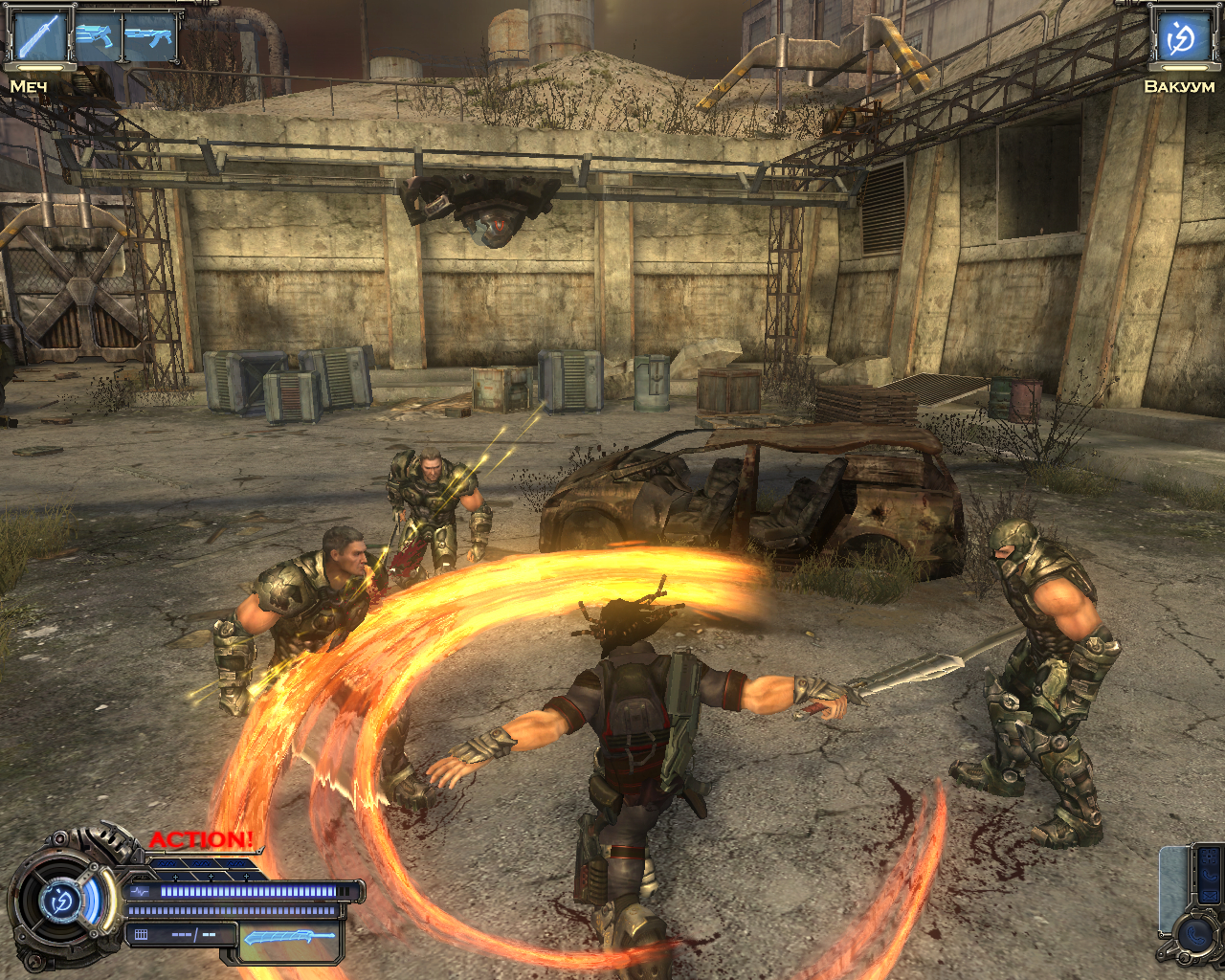This screenshot has width=1225, height=980.
Task: Activate the Вакуум ability icon
Action: point(1181,38)
